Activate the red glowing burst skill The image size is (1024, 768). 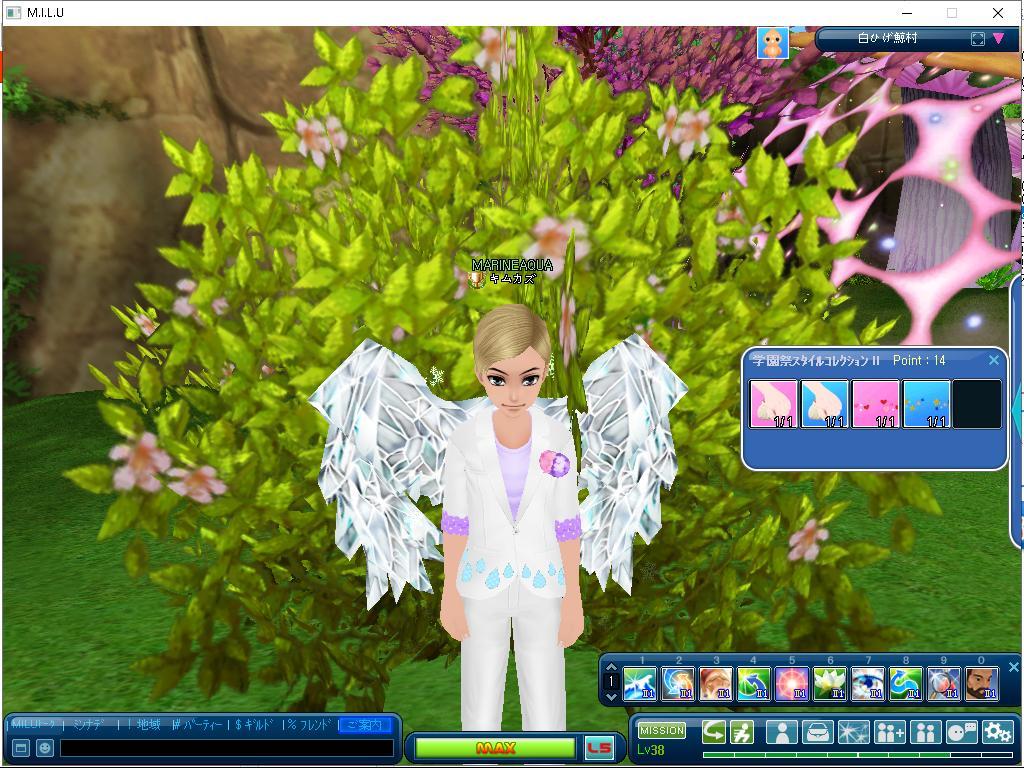pos(791,684)
